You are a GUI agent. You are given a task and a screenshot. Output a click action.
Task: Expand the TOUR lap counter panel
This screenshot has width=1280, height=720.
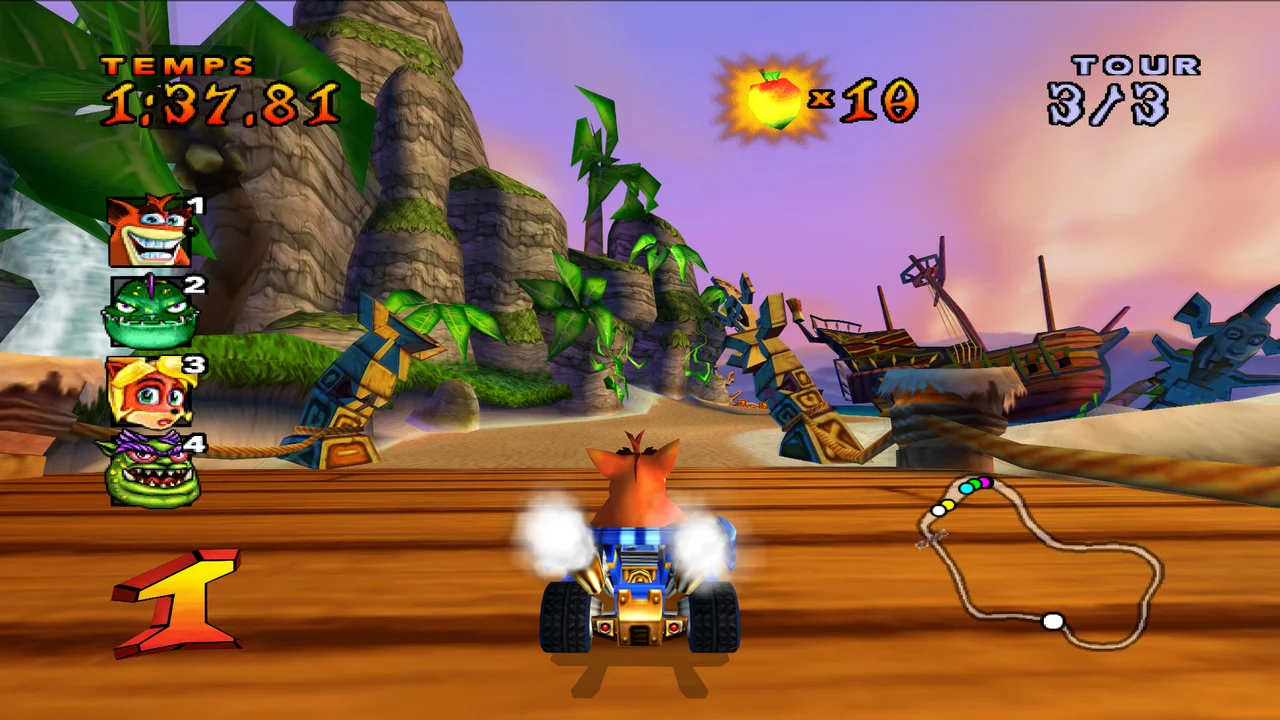(1118, 85)
